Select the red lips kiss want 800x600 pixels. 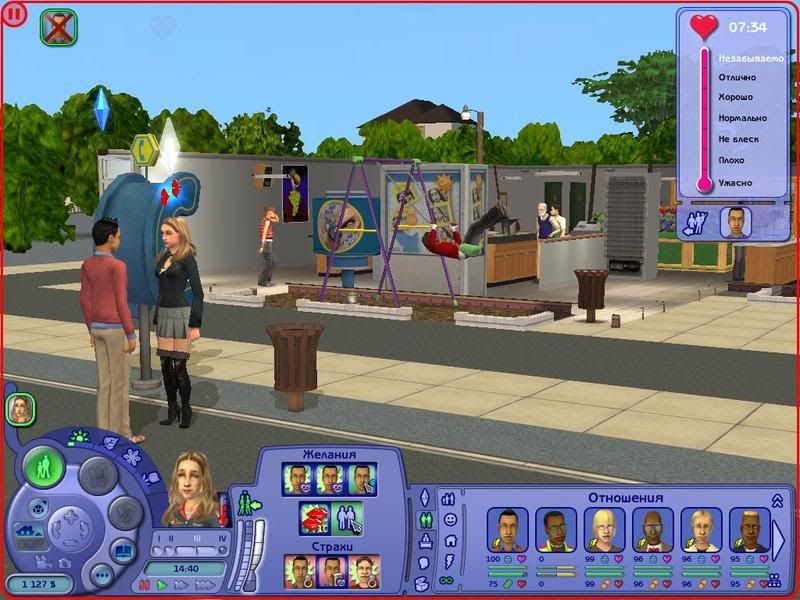313,518
